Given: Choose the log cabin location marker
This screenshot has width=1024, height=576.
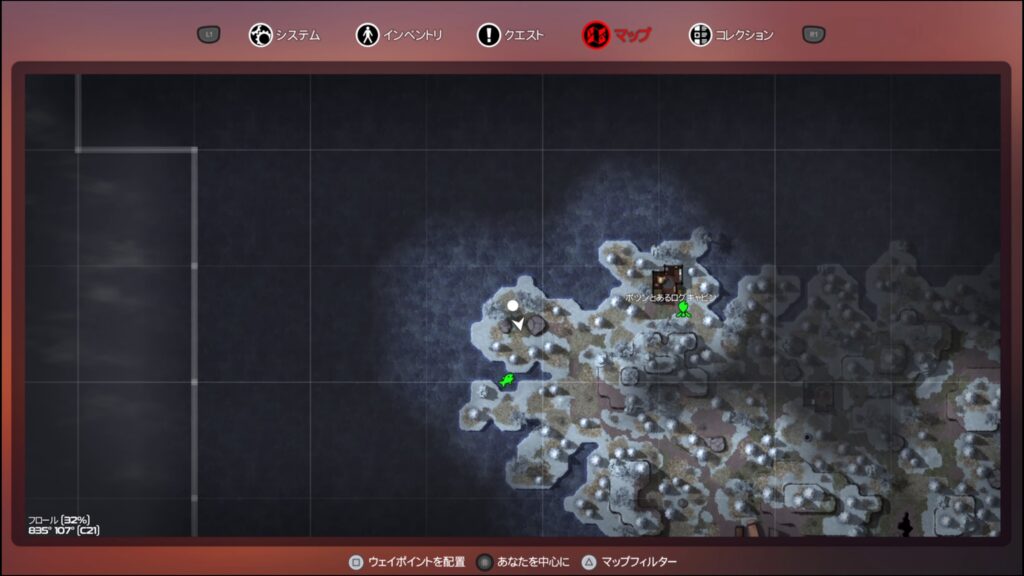Looking at the screenshot, I should (x=667, y=279).
